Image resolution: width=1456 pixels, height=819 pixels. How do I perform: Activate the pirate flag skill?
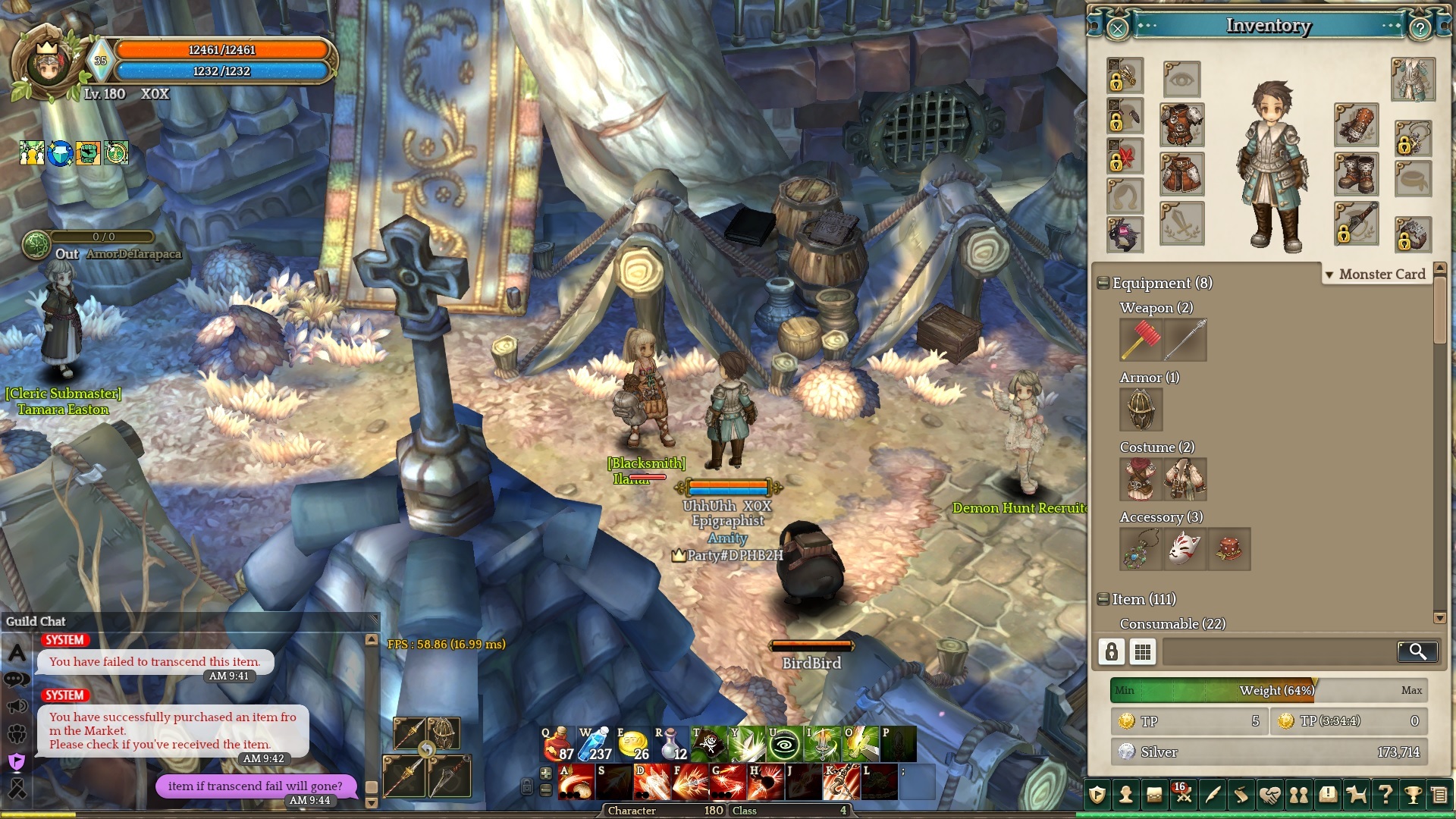coord(709,744)
